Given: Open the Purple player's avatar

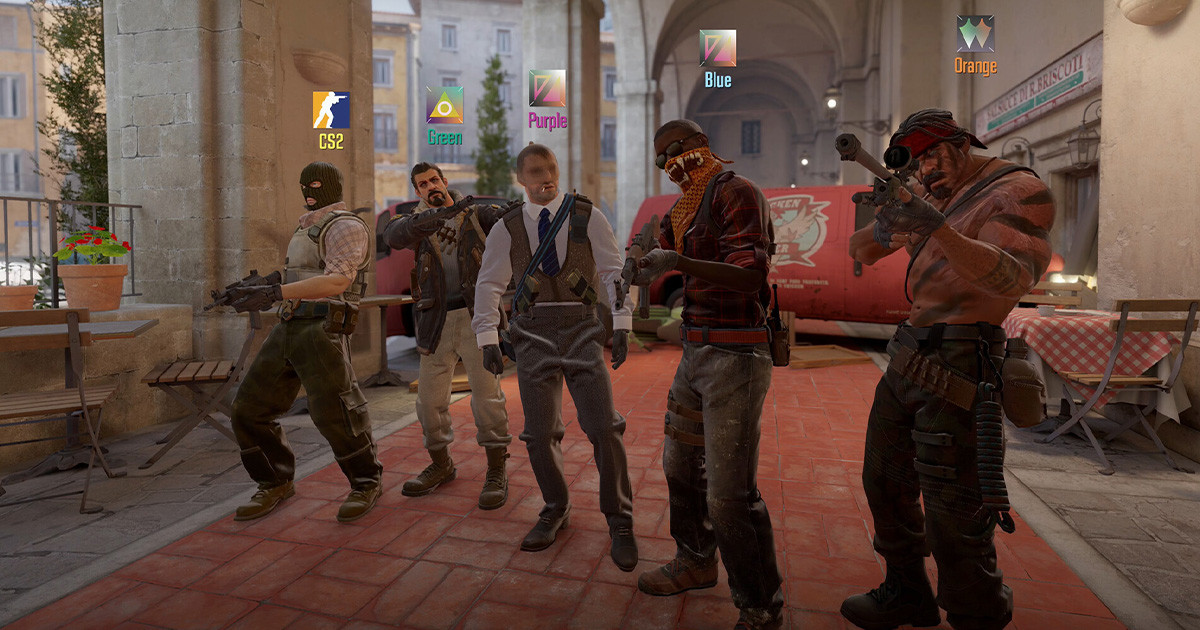Looking at the screenshot, I should [547, 88].
